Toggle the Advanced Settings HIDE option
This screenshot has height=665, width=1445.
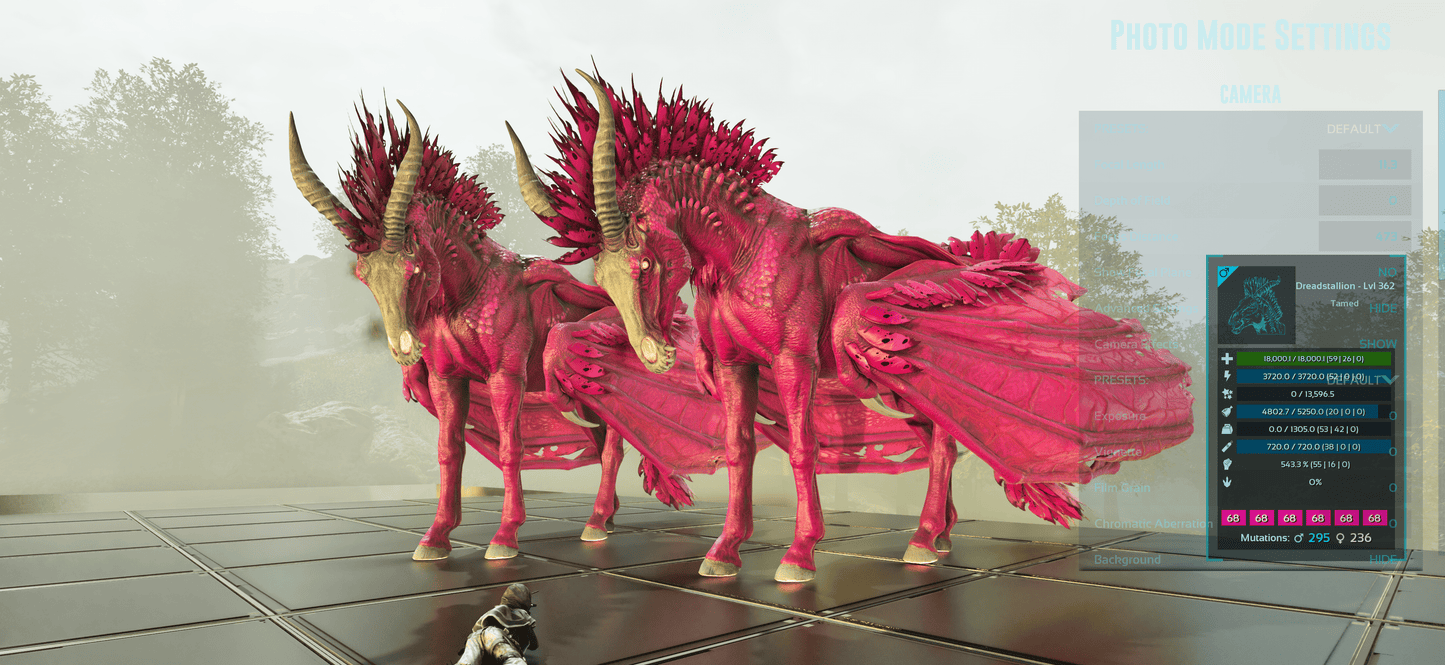point(1383,308)
